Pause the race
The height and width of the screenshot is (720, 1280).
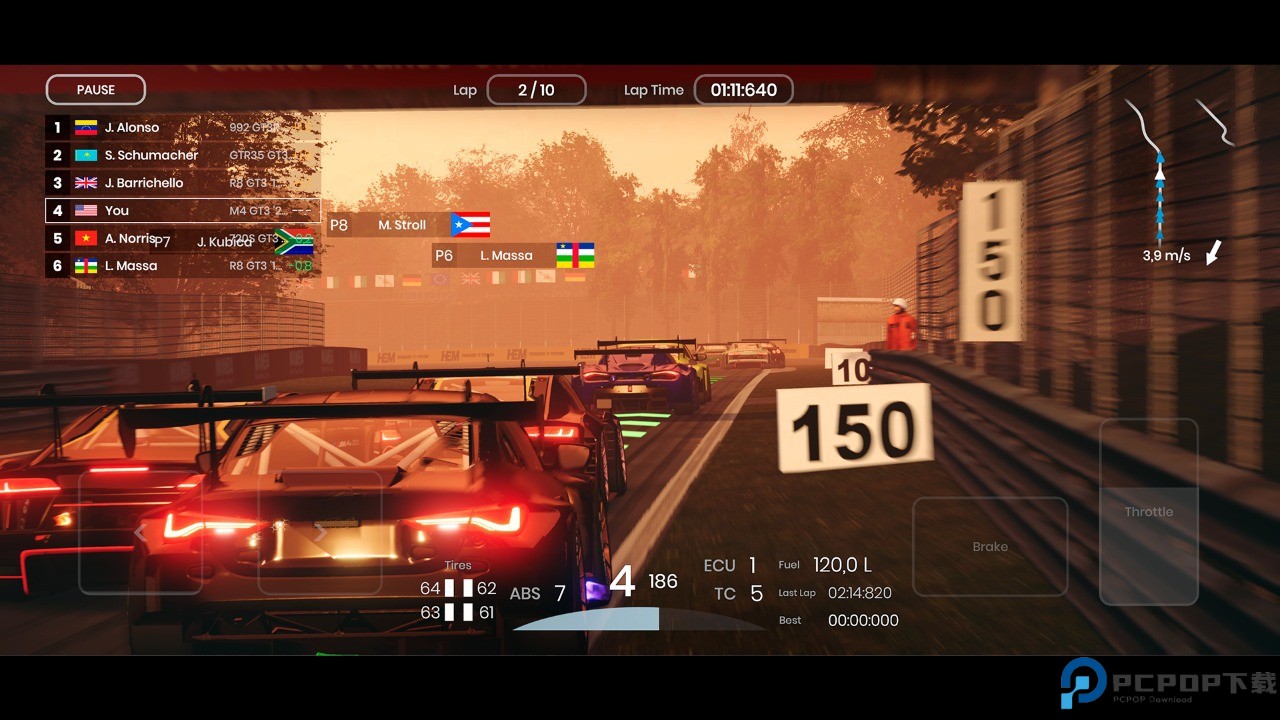pyautogui.click(x=96, y=90)
